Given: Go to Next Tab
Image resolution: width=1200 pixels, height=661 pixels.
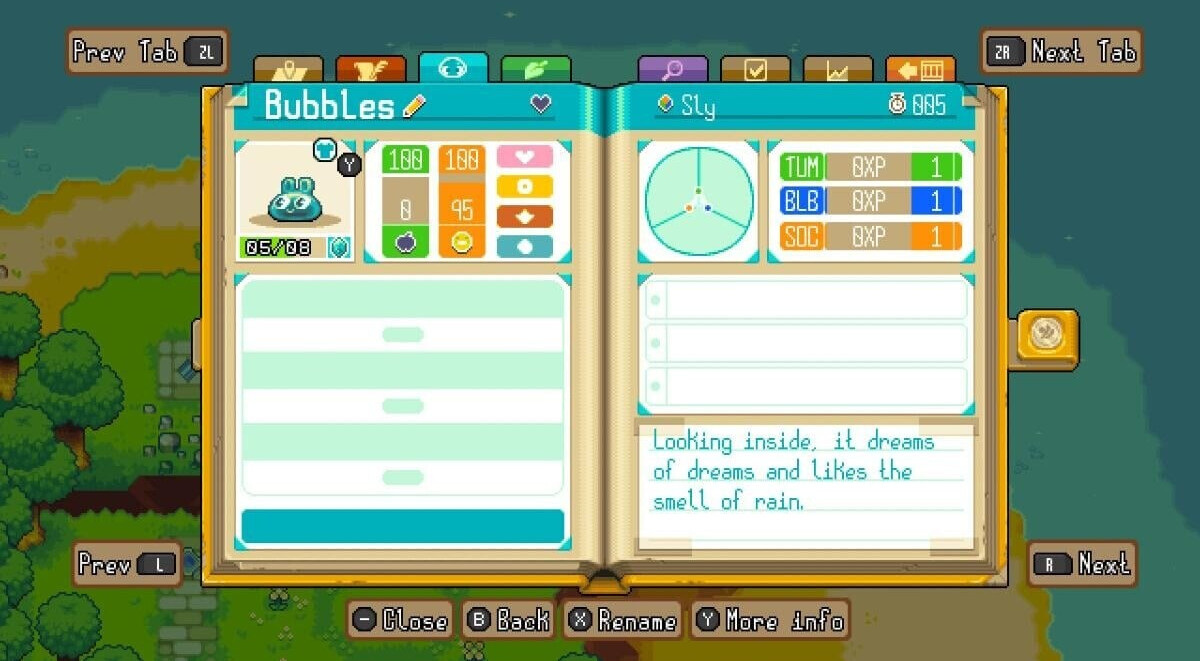Looking at the screenshot, I should [x=1061, y=51].
